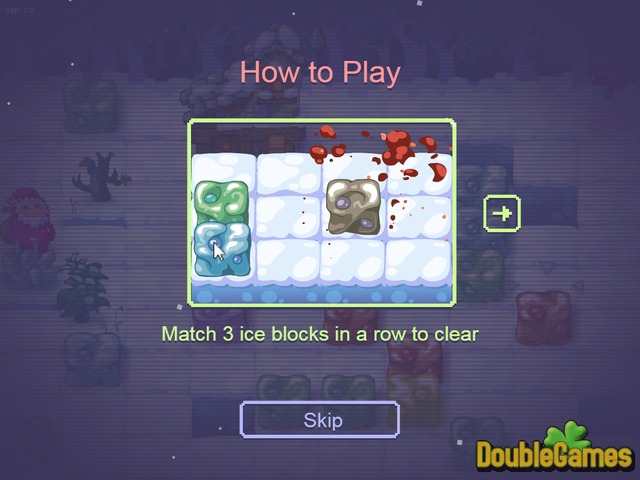Go to the next tutorial page arrow
The width and height of the screenshot is (640, 480).
click(502, 212)
